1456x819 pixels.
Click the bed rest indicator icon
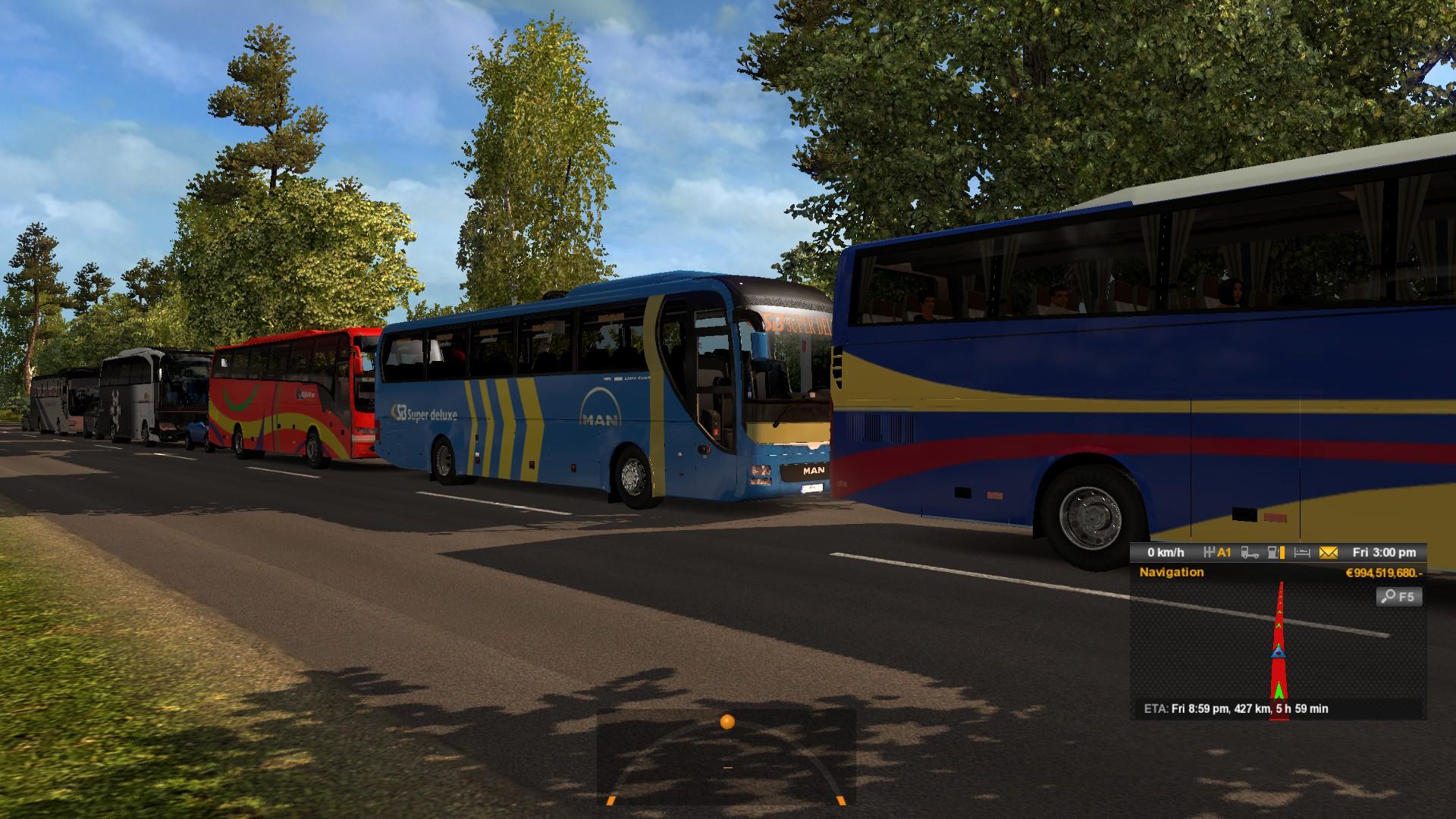(x=1302, y=553)
